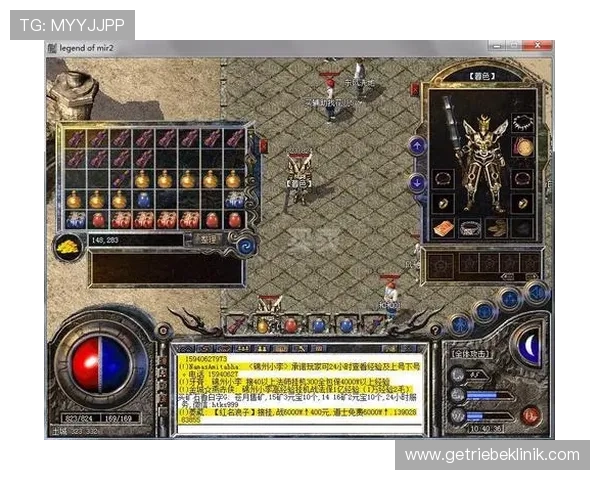Select the equipped belt slot
The width and height of the screenshot is (600, 480).
471,229
